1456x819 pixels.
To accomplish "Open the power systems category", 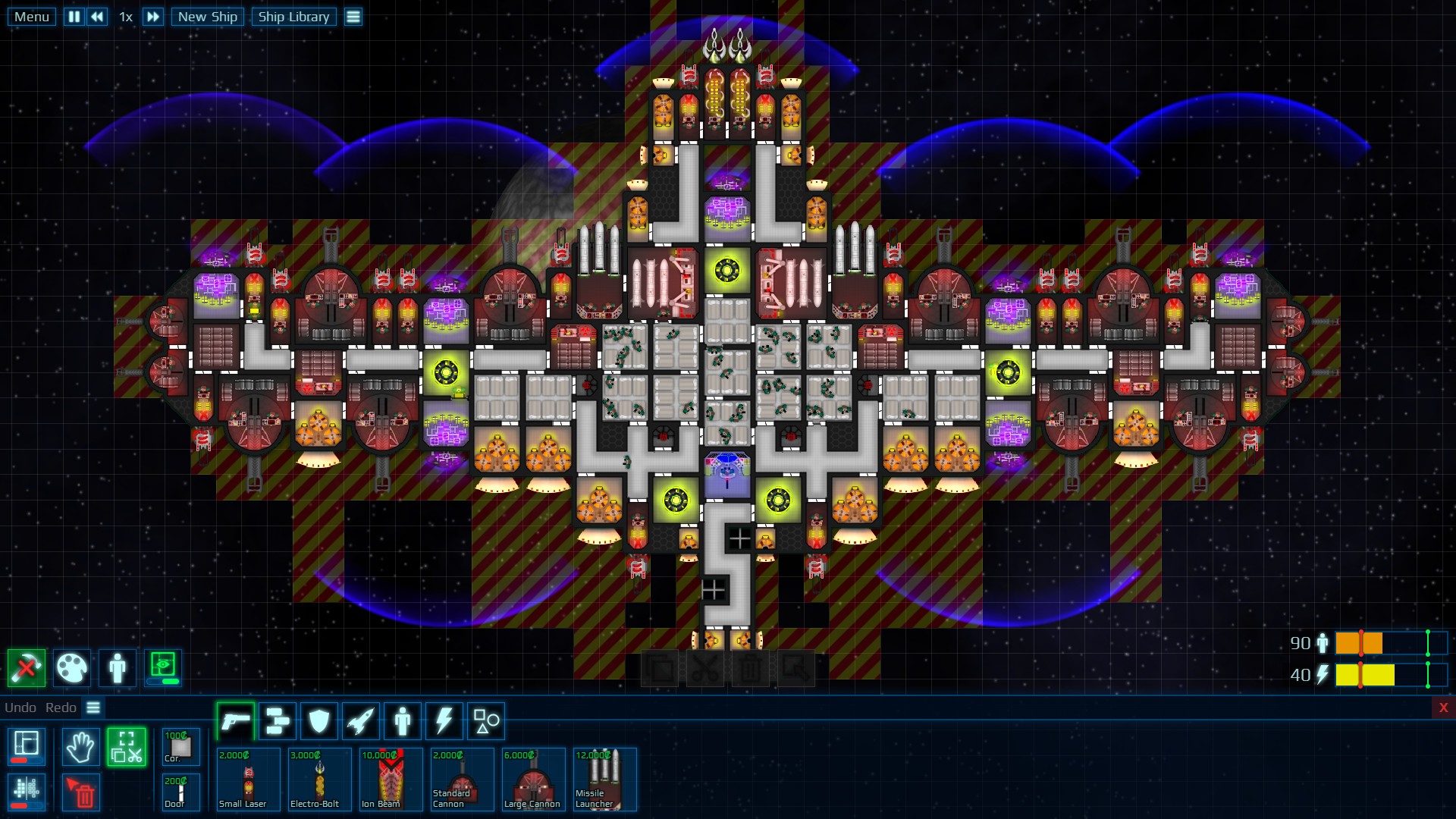I will 444,720.
